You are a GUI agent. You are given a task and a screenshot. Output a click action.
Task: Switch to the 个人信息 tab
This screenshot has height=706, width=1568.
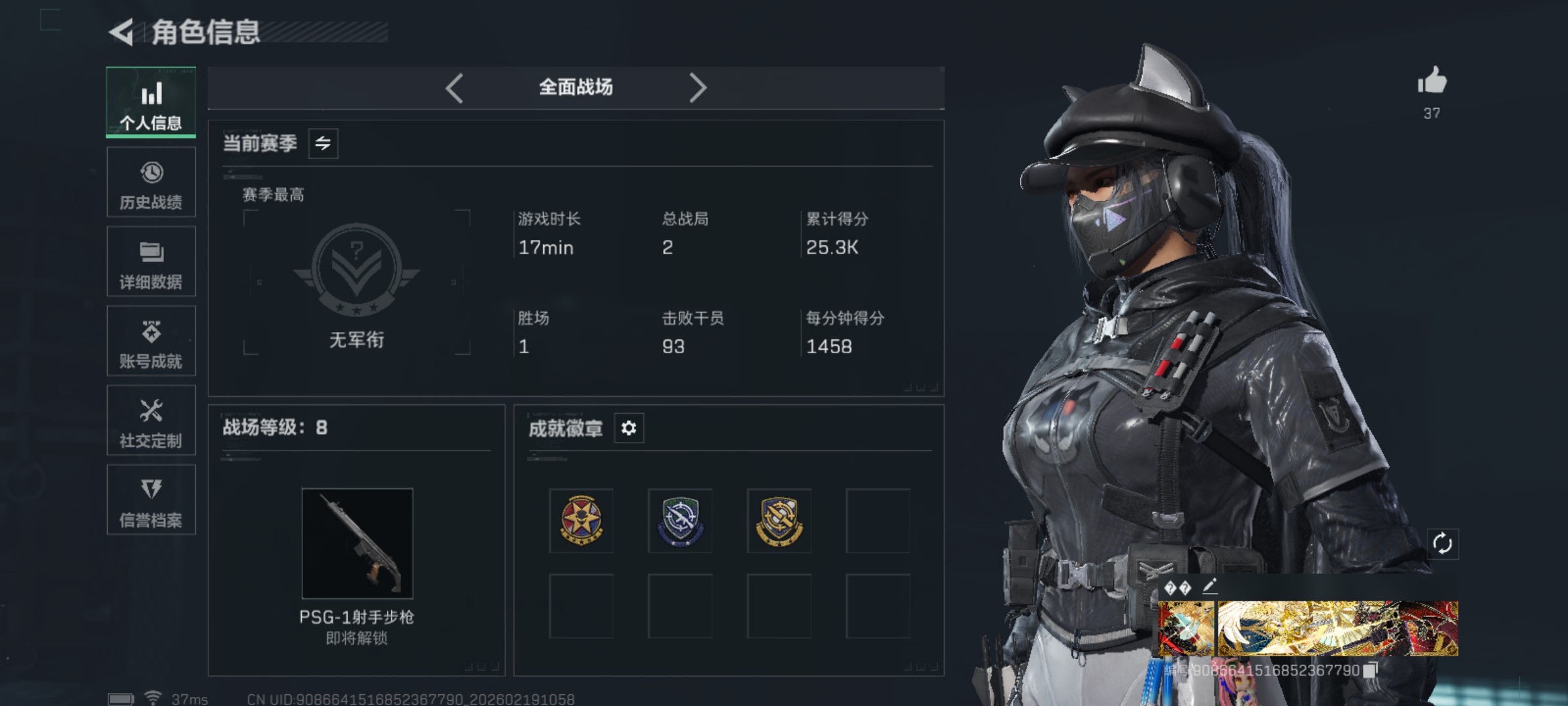[x=151, y=103]
